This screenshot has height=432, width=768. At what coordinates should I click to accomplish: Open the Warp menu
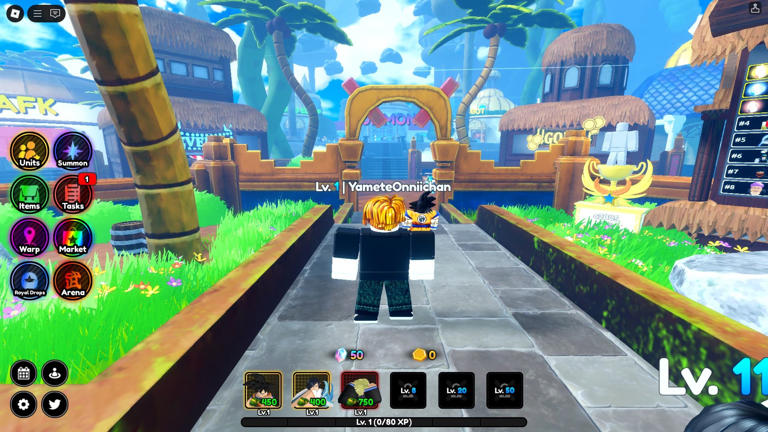point(29,238)
